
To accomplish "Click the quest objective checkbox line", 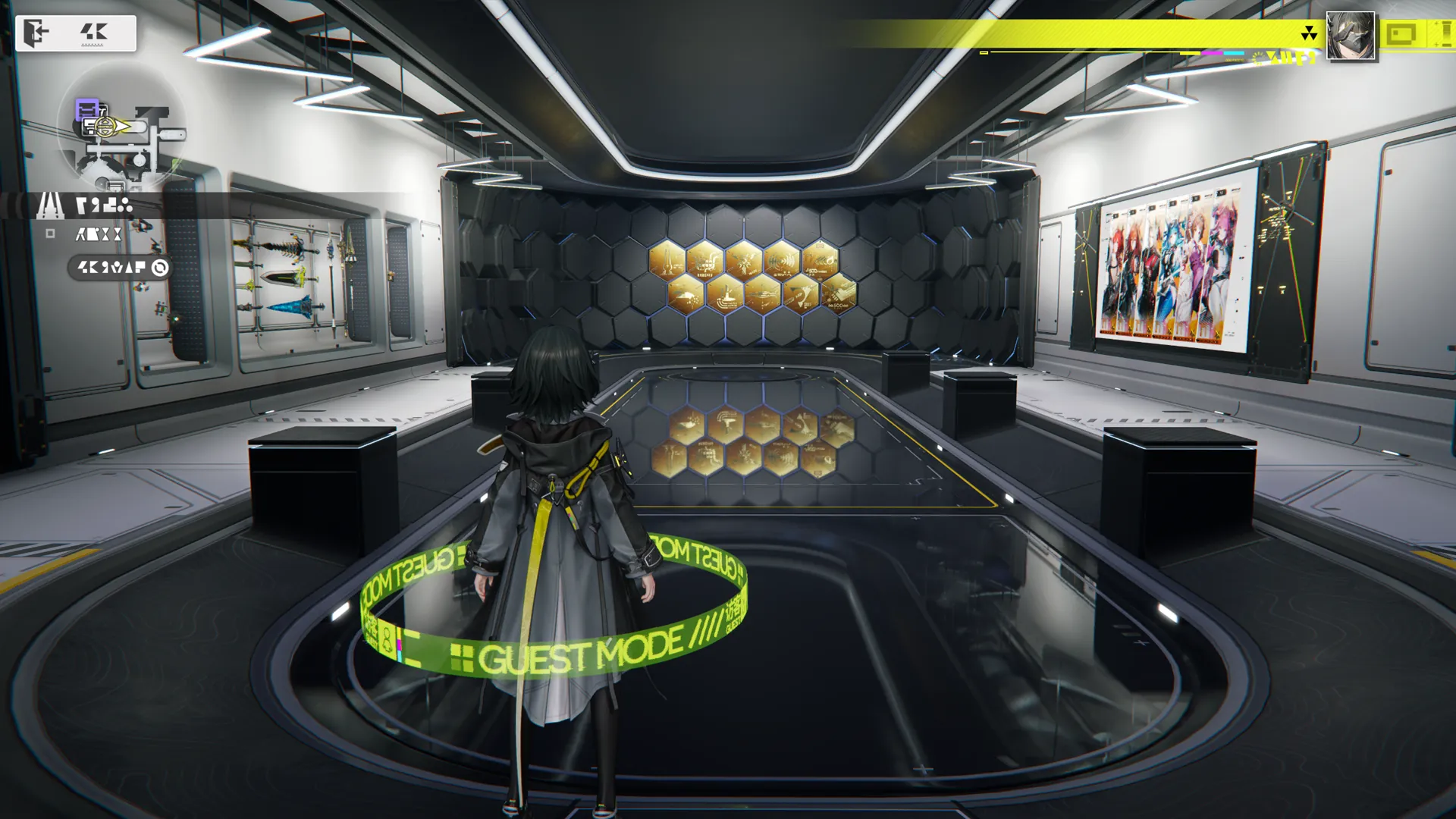I will click(x=97, y=235).
